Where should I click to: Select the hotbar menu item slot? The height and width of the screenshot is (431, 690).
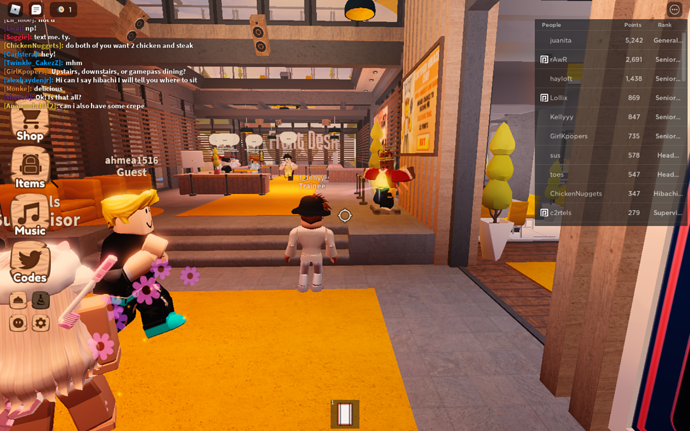click(x=345, y=413)
